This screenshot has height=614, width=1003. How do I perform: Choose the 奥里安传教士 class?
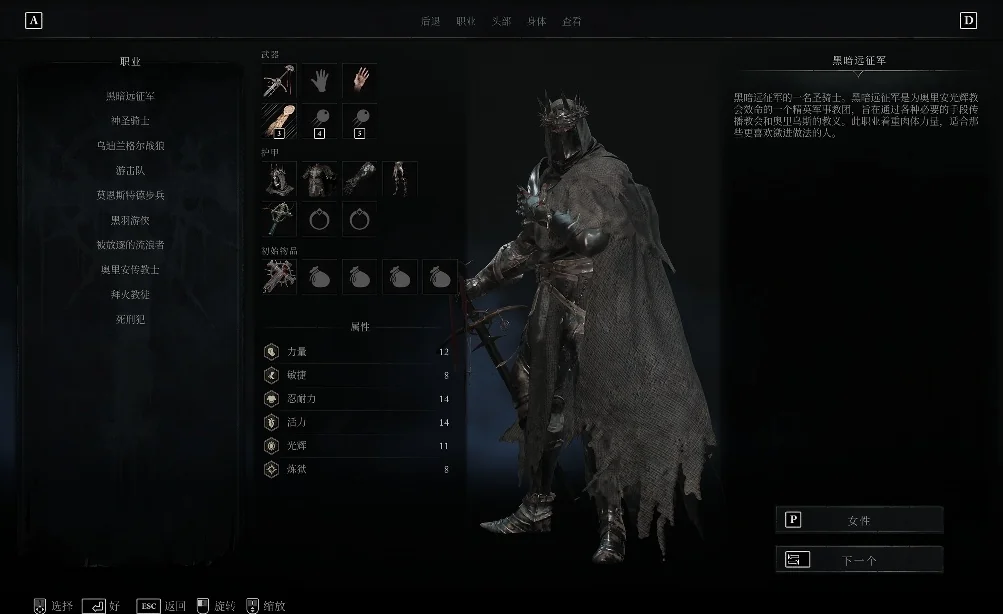coord(131,270)
